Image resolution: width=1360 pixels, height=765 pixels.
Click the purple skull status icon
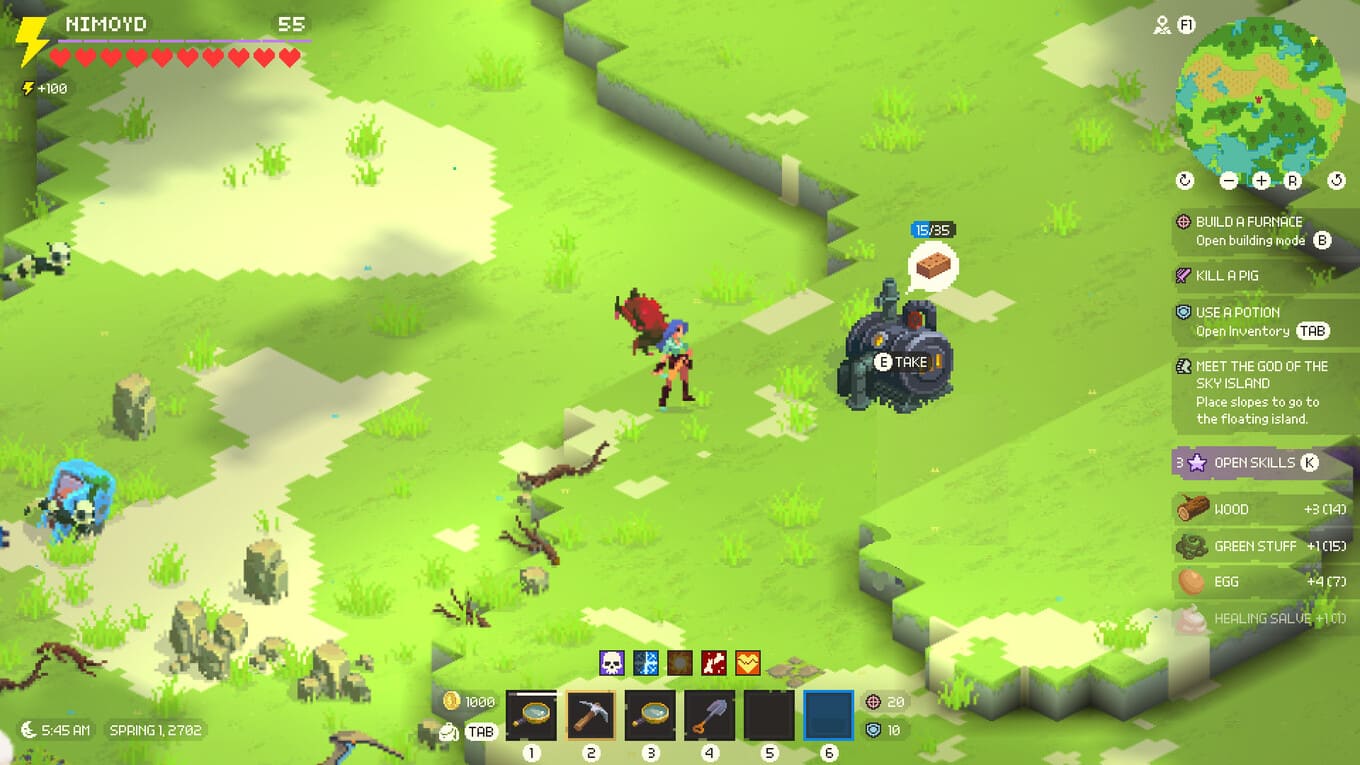pyautogui.click(x=611, y=662)
